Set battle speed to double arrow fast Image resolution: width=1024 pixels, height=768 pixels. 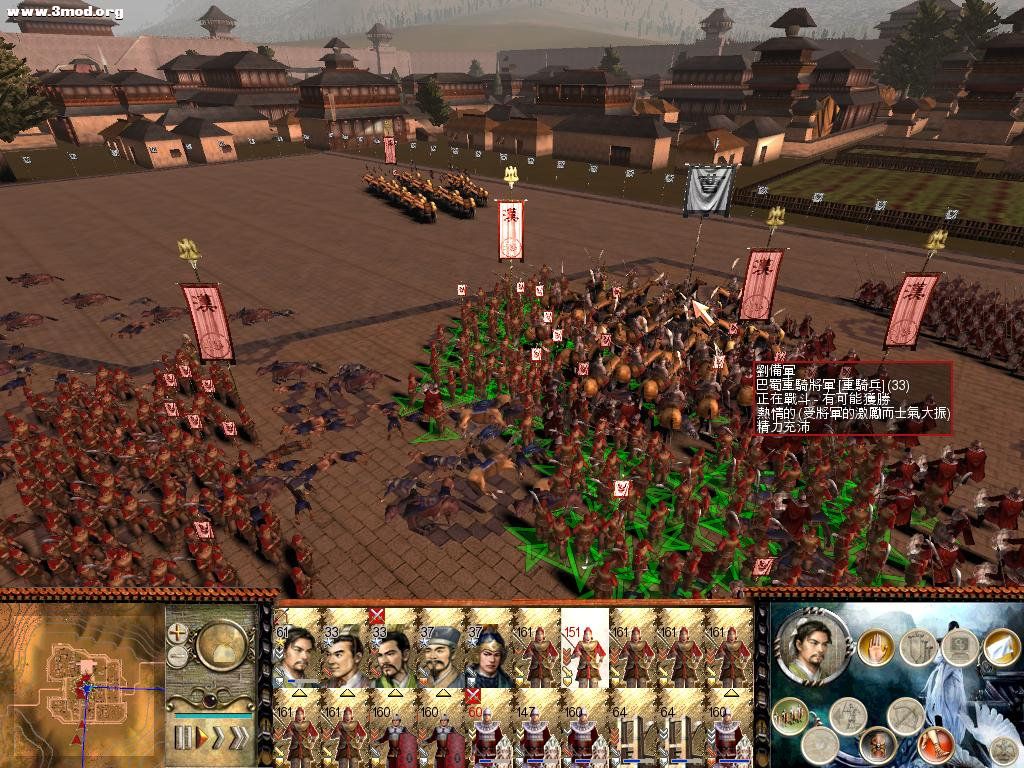[x=222, y=738]
